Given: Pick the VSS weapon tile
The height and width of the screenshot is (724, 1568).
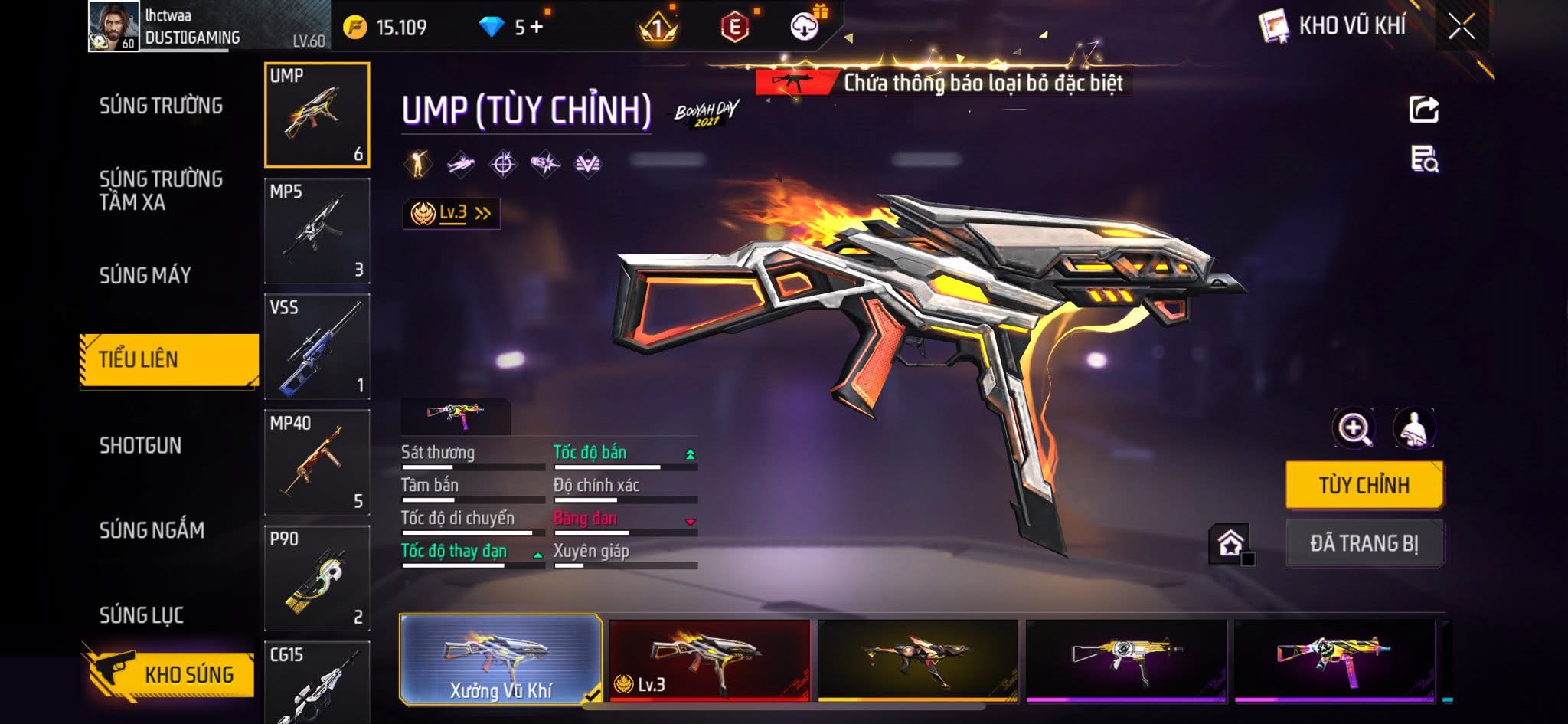Looking at the screenshot, I should (317, 346).
